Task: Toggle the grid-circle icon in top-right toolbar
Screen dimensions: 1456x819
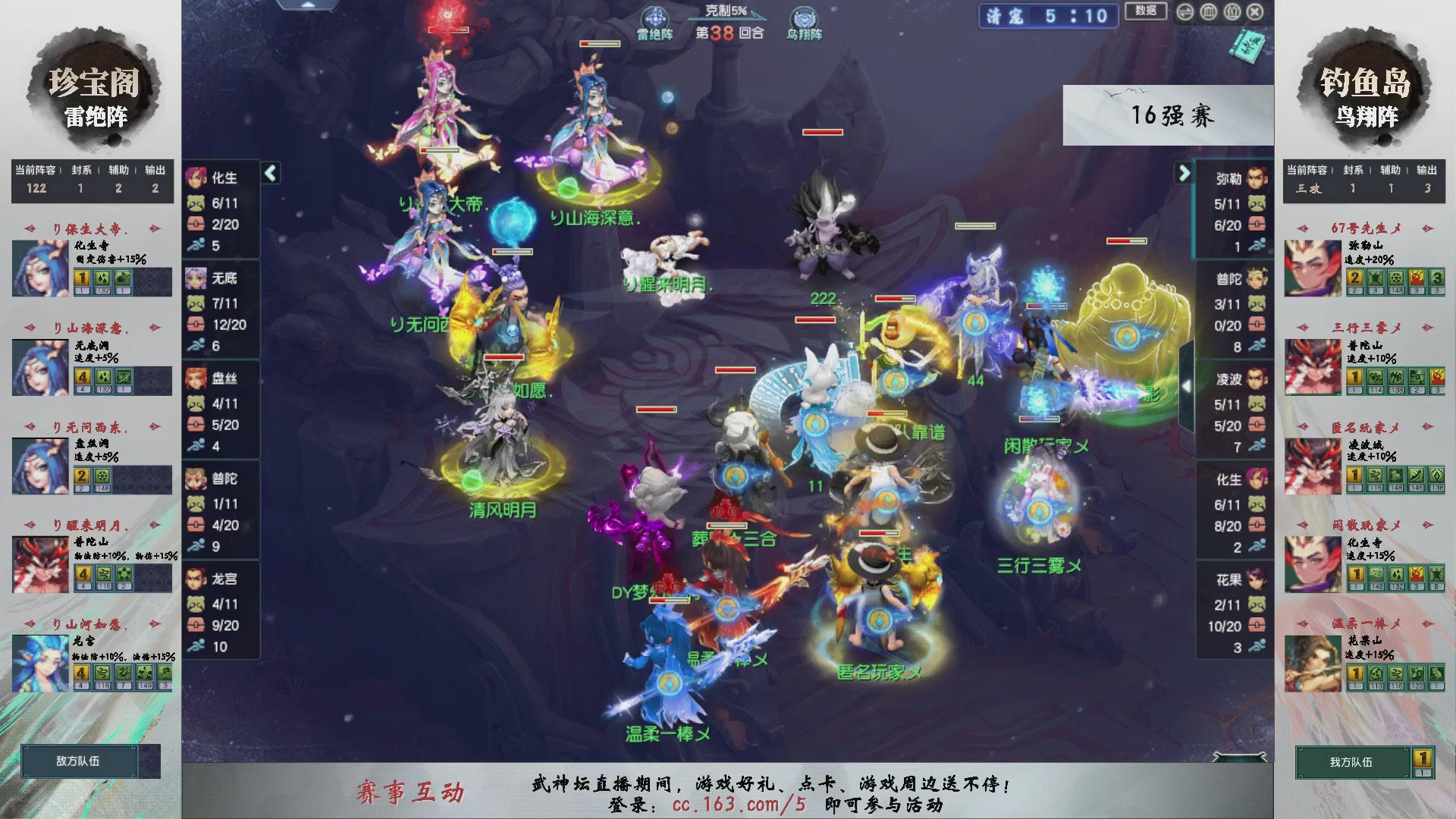Action: tap(1209, 13)
